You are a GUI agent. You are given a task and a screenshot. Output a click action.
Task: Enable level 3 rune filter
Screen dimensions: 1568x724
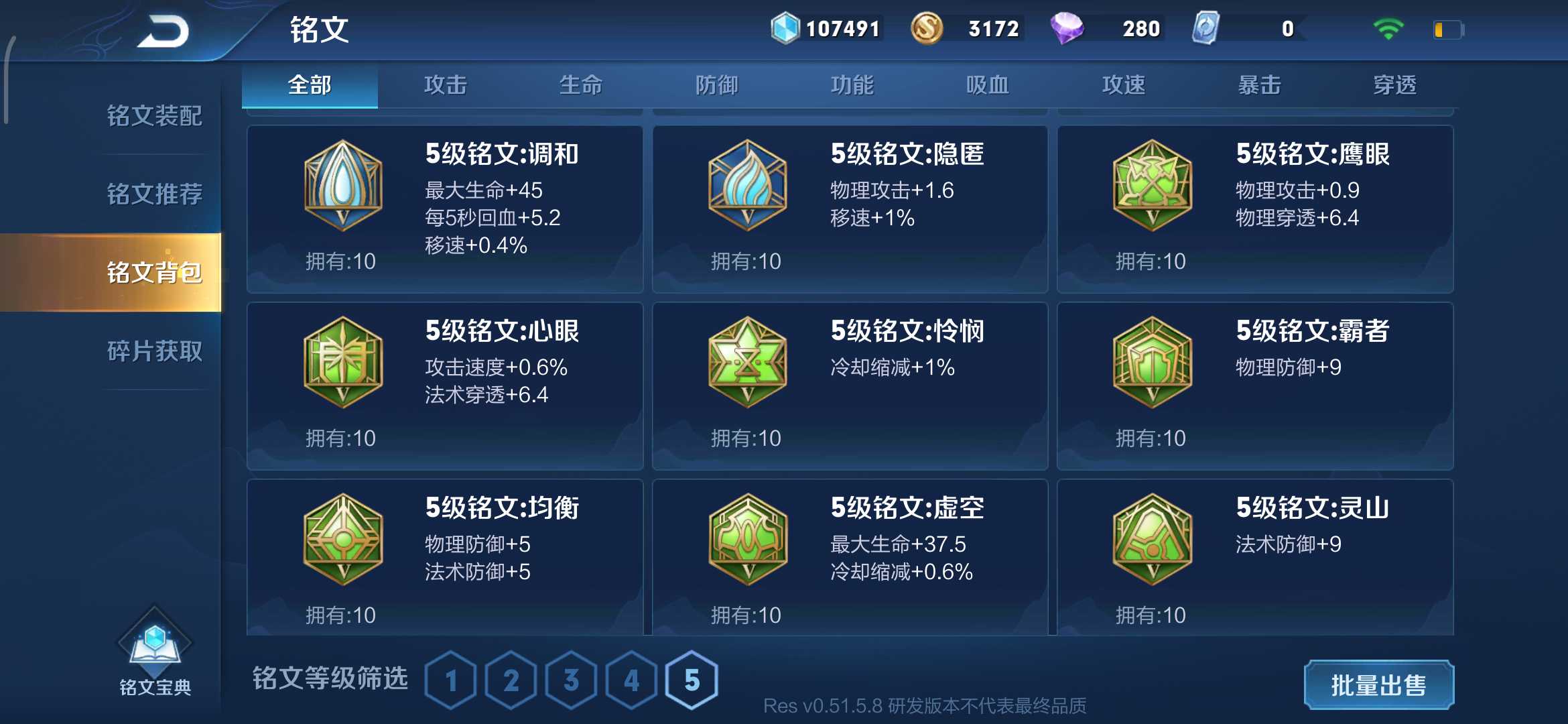point(570,679)
